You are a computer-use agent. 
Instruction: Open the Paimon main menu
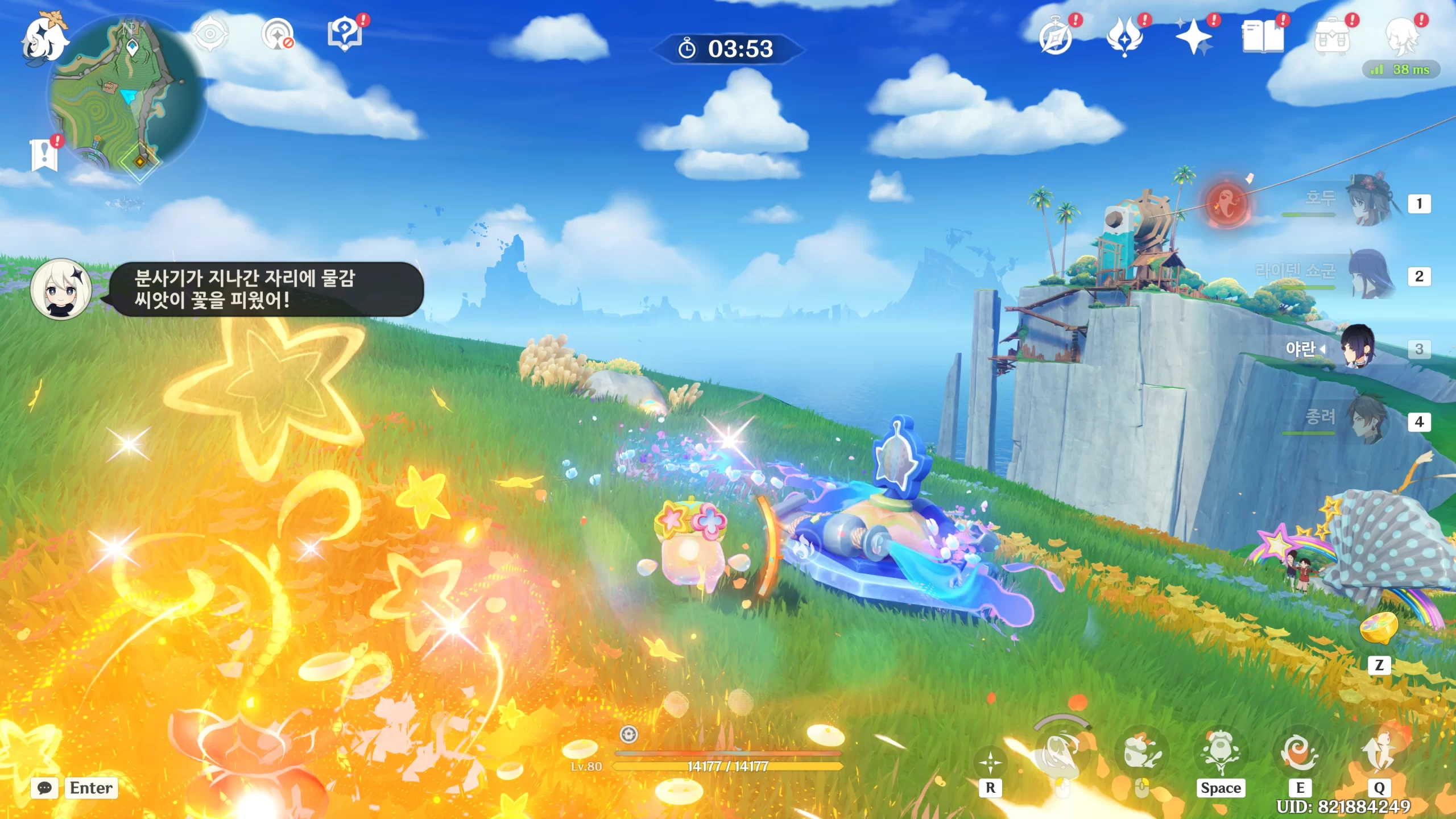(44, 39)
